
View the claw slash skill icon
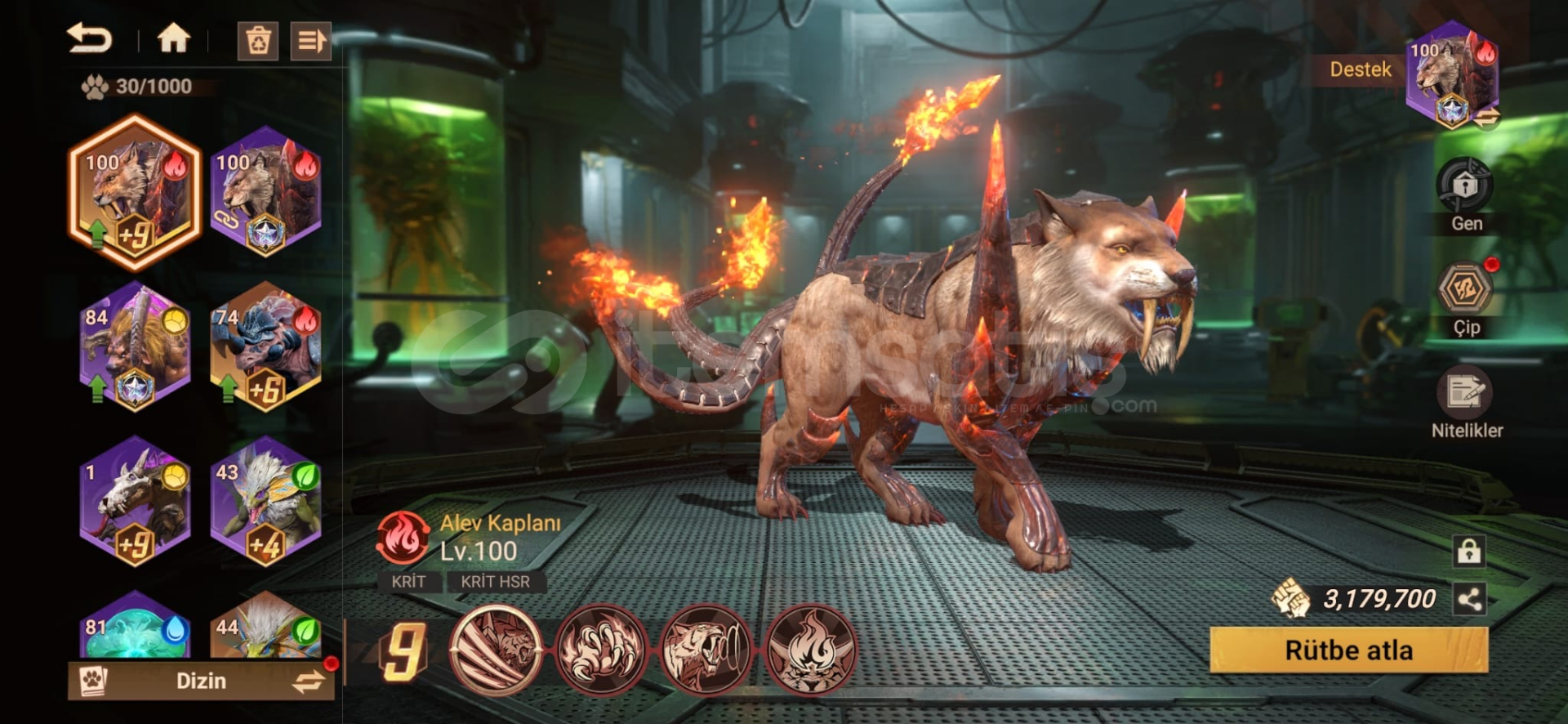(x=496, y=650)
